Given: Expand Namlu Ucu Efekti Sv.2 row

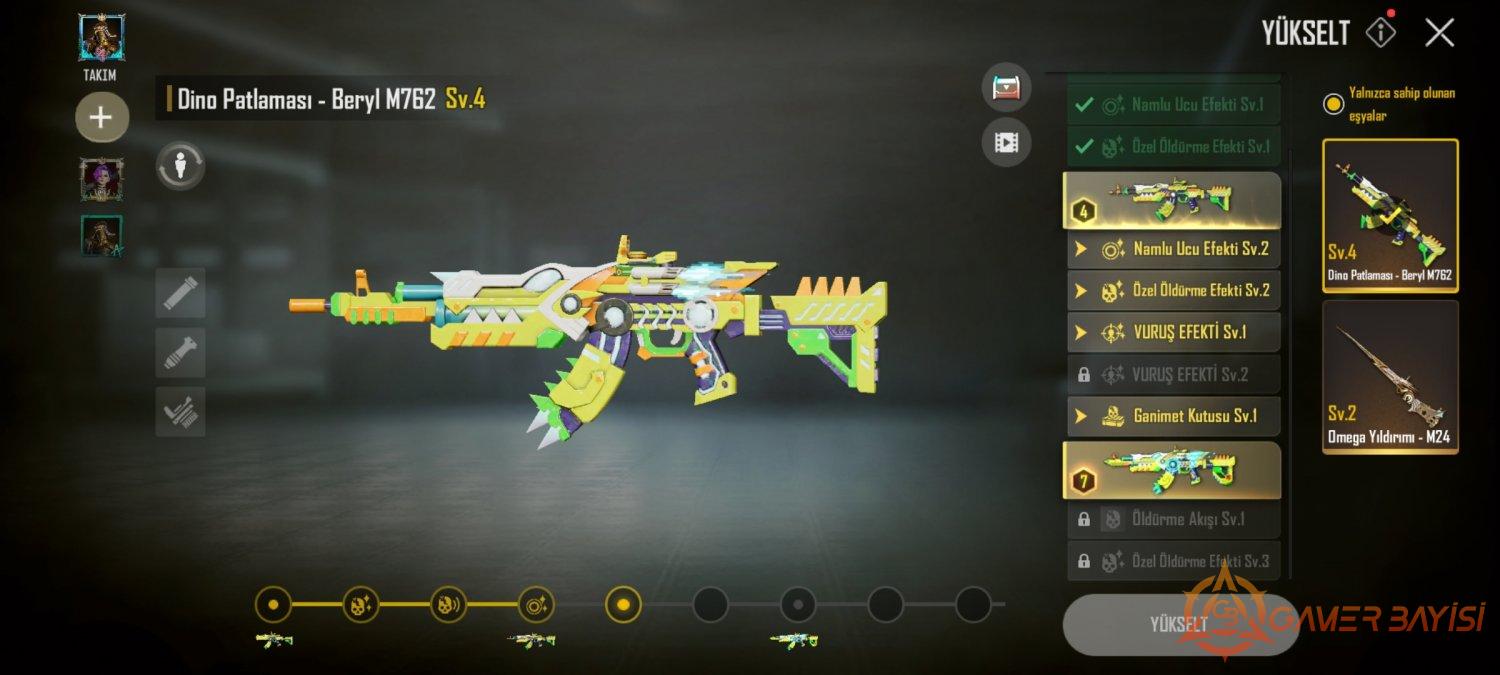Looking at the screenshot, I should (x=1173, y=249).
